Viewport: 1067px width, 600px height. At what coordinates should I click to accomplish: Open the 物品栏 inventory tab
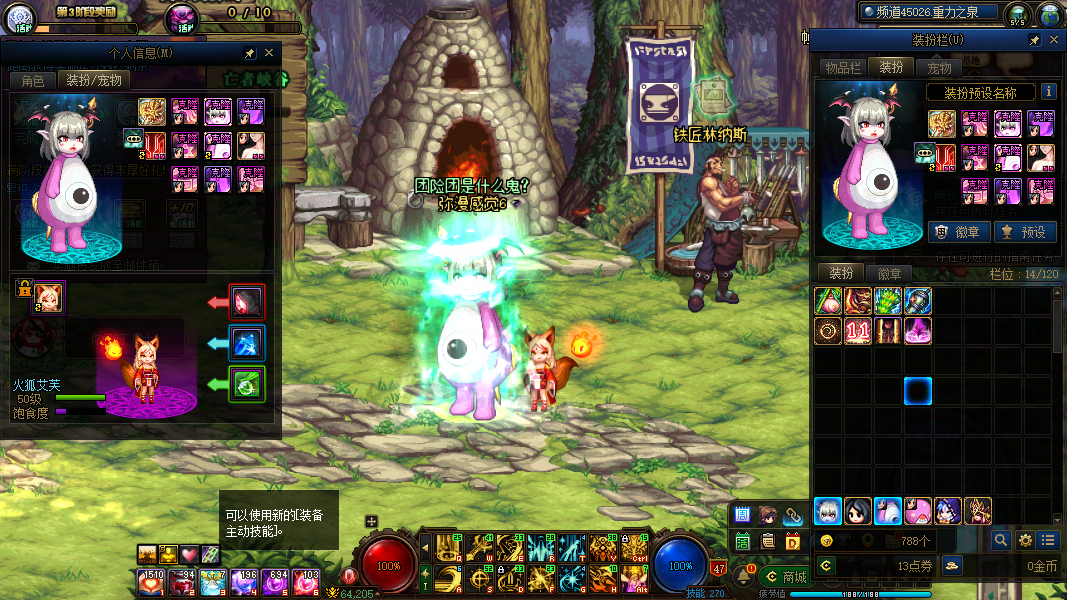[842, 67]
